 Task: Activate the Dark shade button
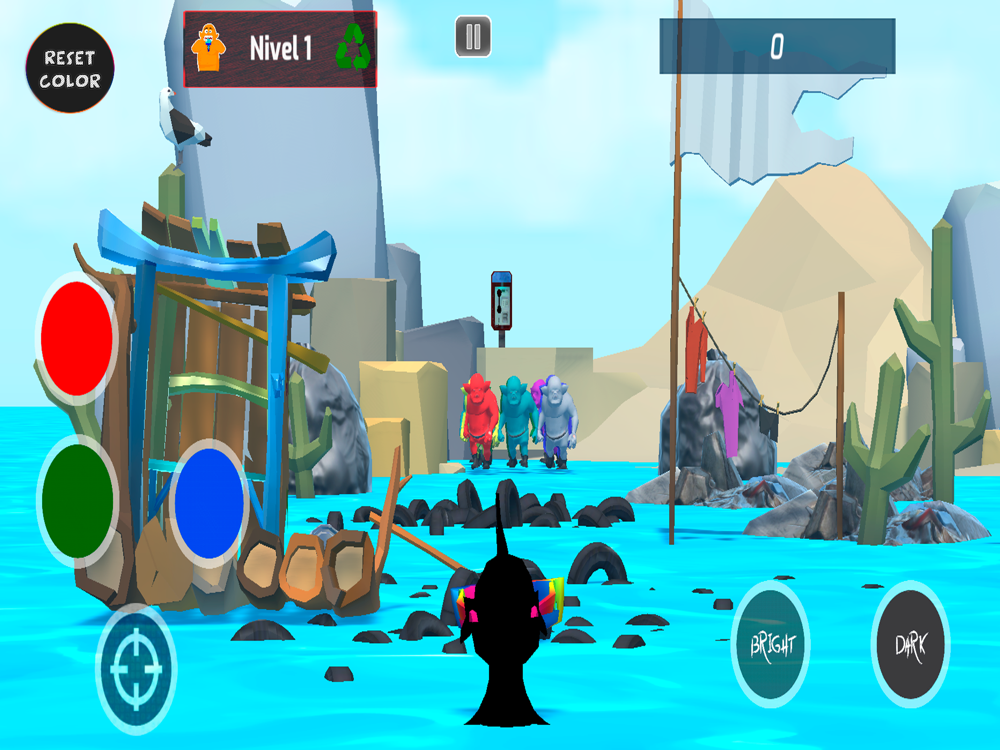coord(910,644)
